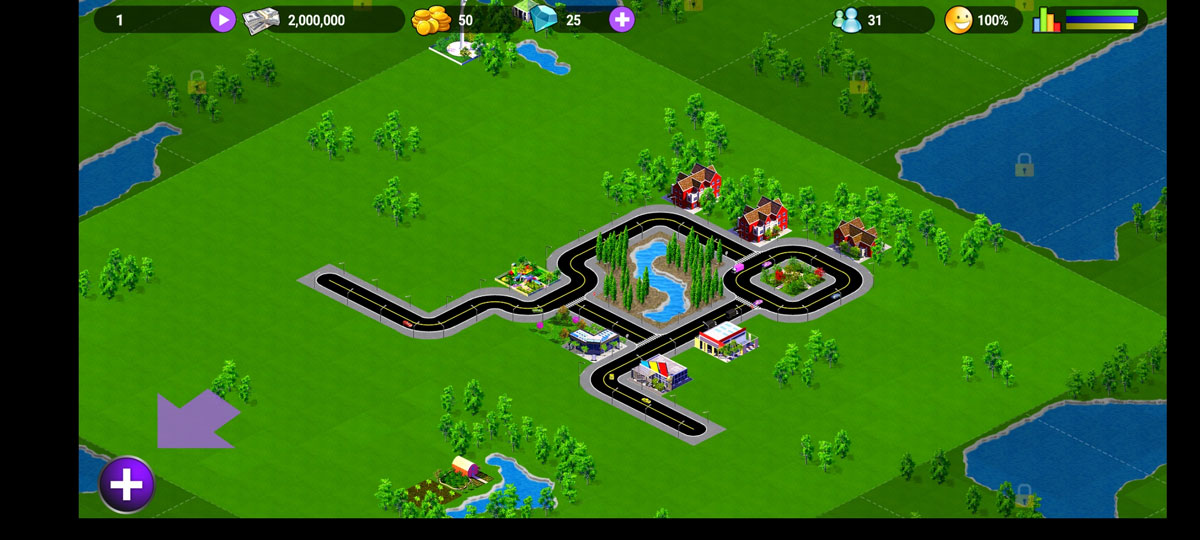Screen dimensions: 1200x540
Task: Tap the blue diamond gem icon
Action: (x=544, y=20)
